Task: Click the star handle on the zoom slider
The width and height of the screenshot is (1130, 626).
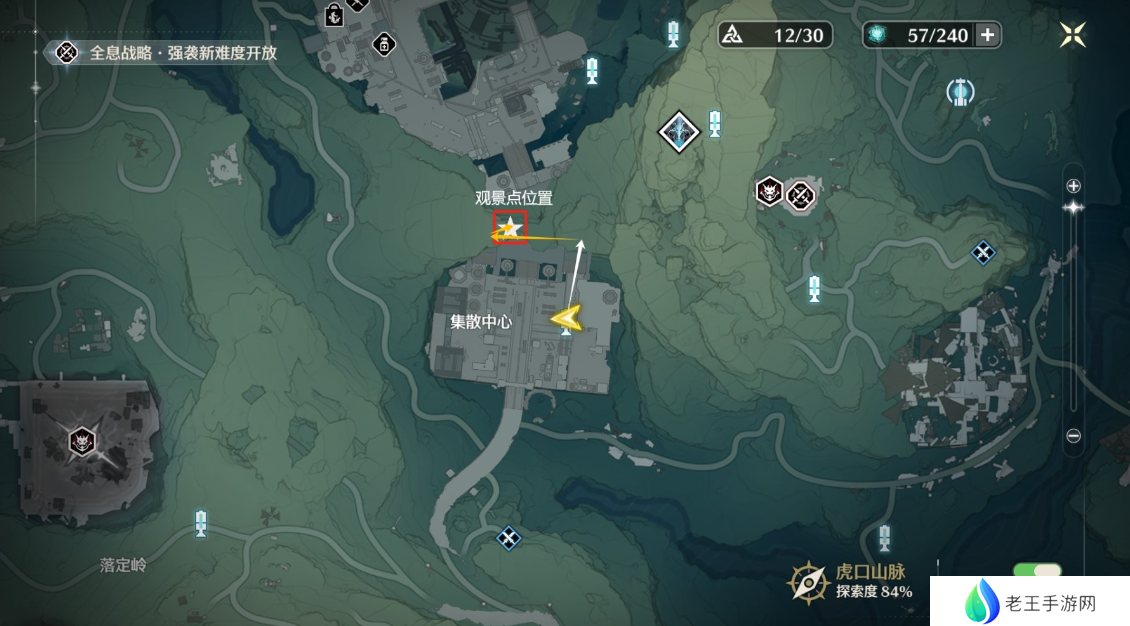Action: coord(1073,207)
